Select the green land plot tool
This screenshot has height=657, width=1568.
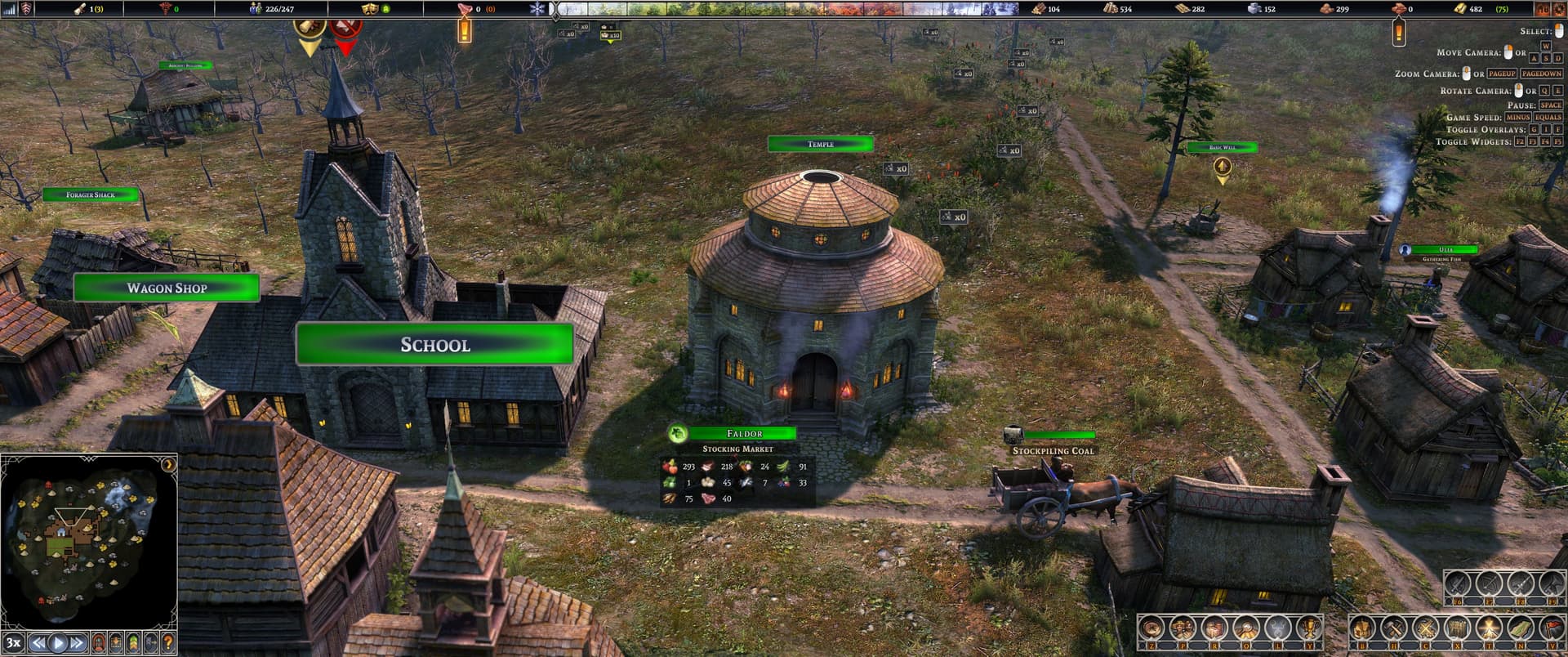1519,628
